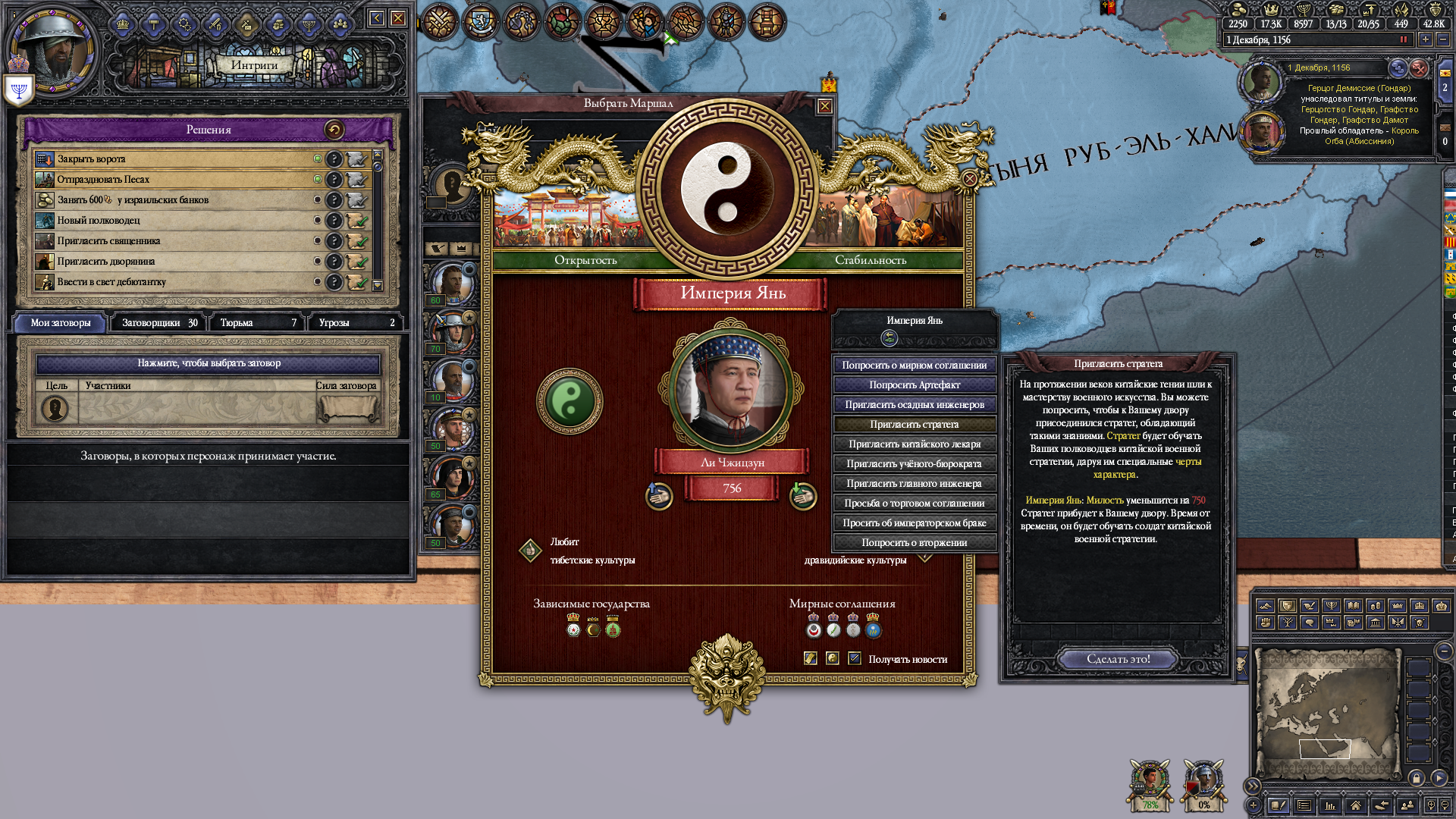Select Просьба о торговом соглашении

coord(914,503)
